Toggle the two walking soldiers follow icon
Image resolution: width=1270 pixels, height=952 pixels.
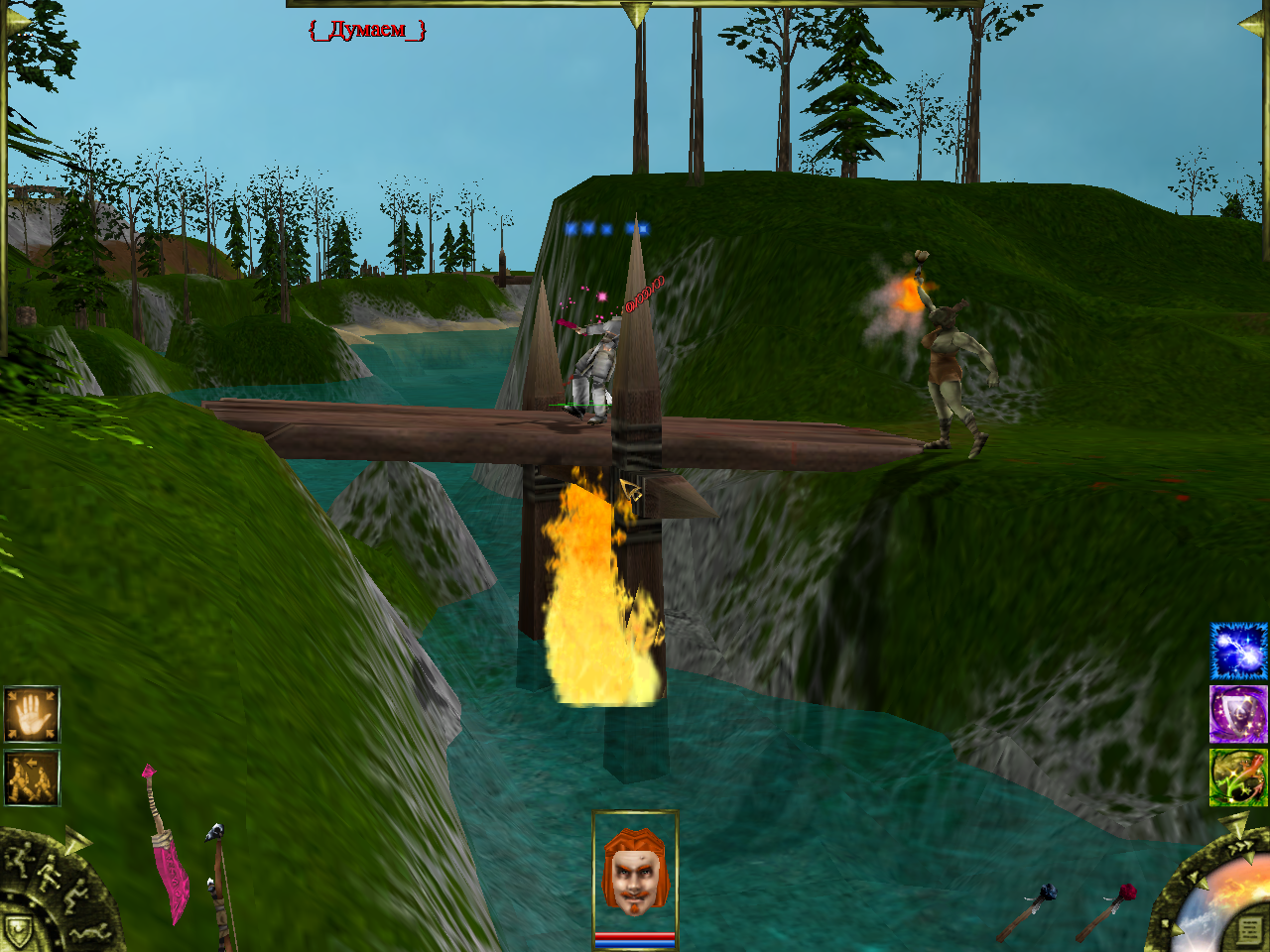click(x=32, y=778)
